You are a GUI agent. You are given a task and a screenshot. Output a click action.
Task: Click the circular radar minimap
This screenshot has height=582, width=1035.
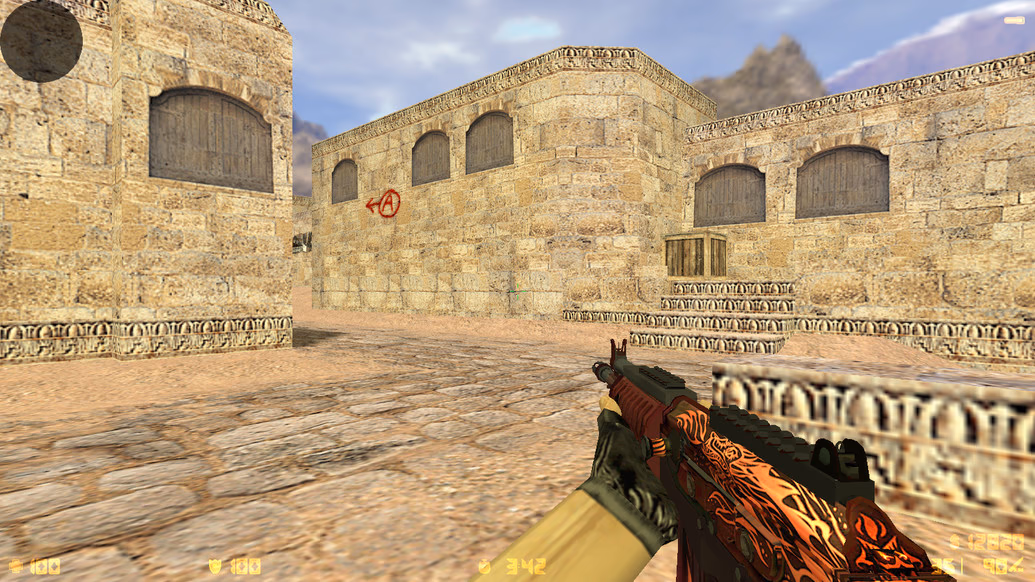click(x=41, y=40)
